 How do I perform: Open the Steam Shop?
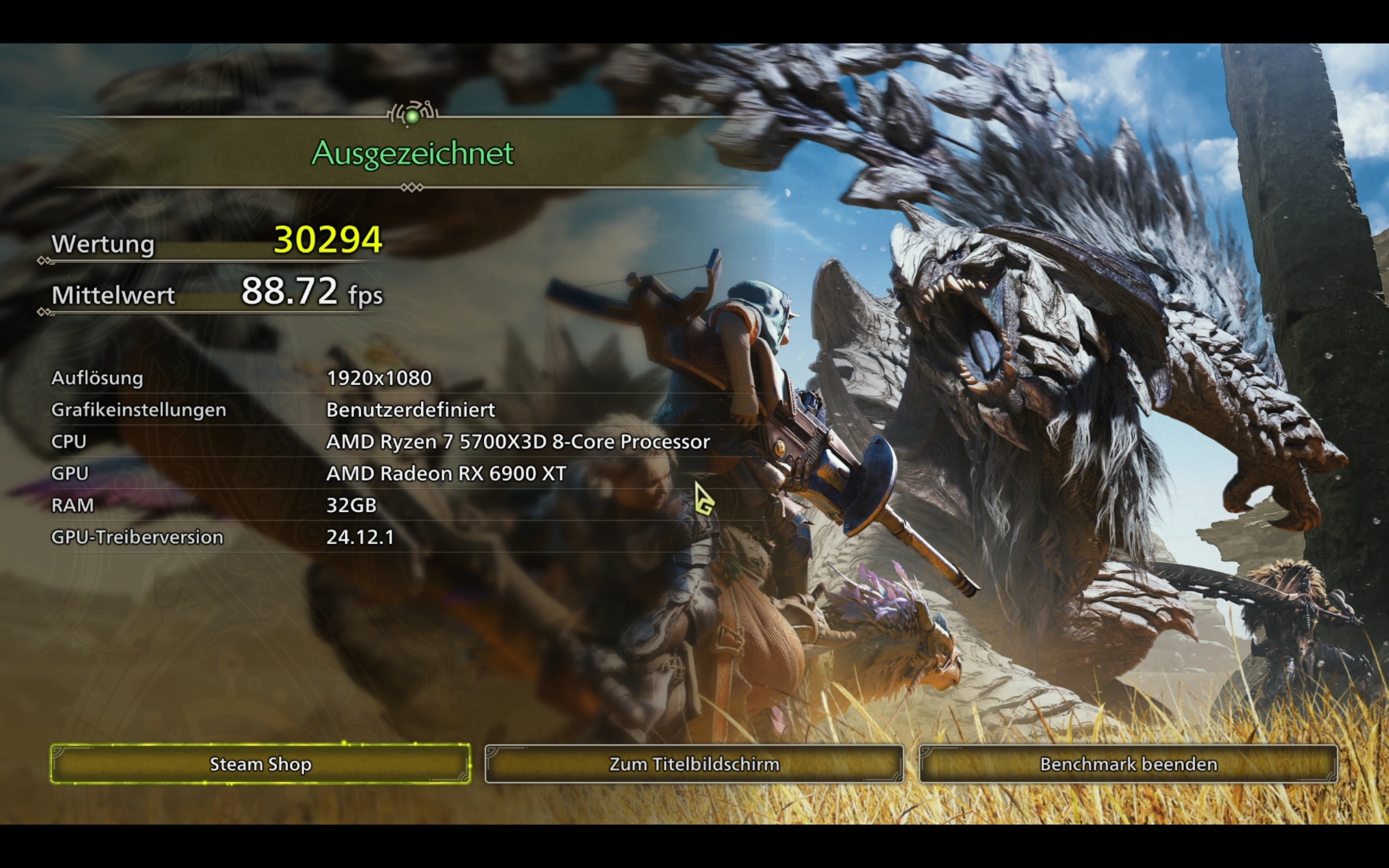pos(260,764)
